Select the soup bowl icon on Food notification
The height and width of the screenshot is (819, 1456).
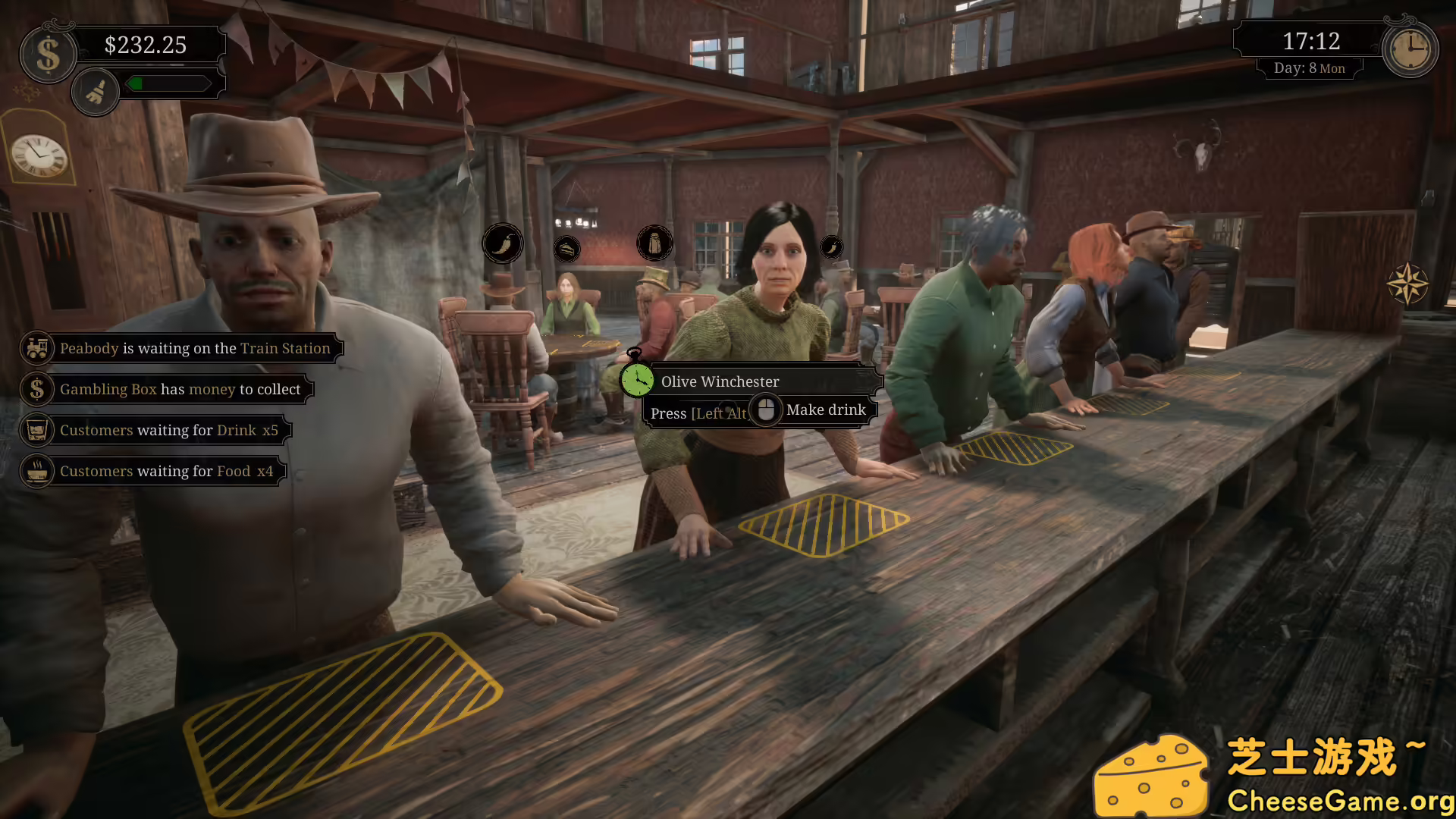click(36, 470)
